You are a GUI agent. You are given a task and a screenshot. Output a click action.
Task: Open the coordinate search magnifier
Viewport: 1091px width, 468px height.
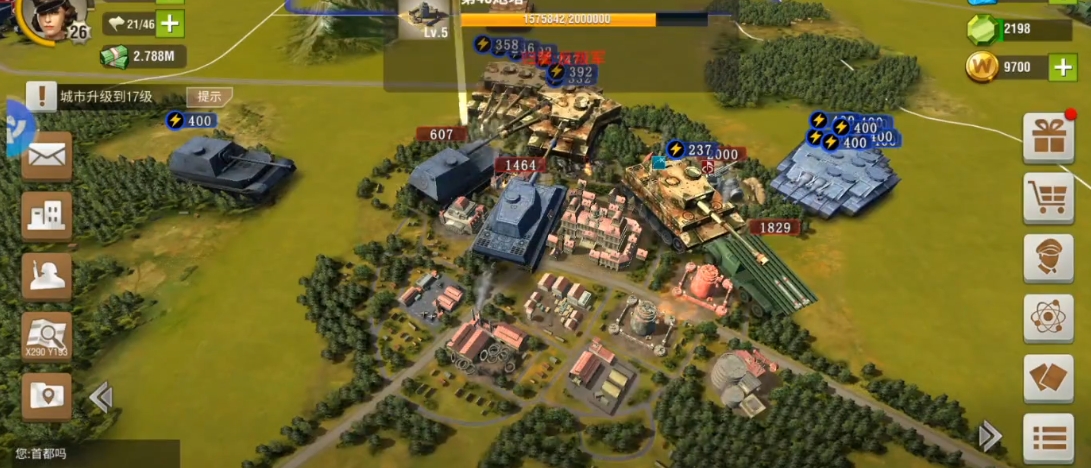click(46, 336)
